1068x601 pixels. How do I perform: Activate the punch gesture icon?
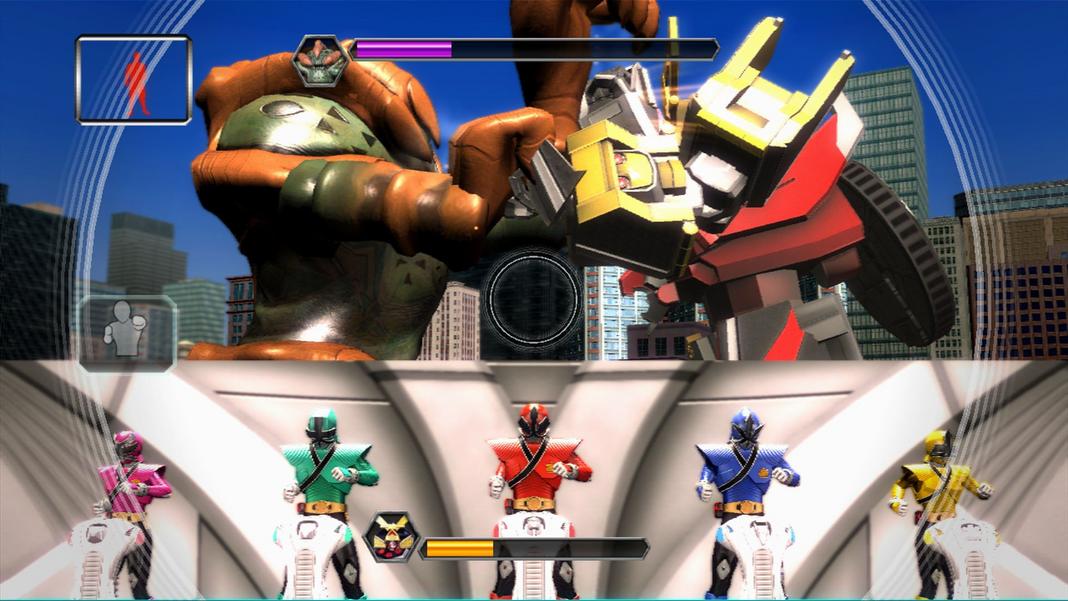127,331
